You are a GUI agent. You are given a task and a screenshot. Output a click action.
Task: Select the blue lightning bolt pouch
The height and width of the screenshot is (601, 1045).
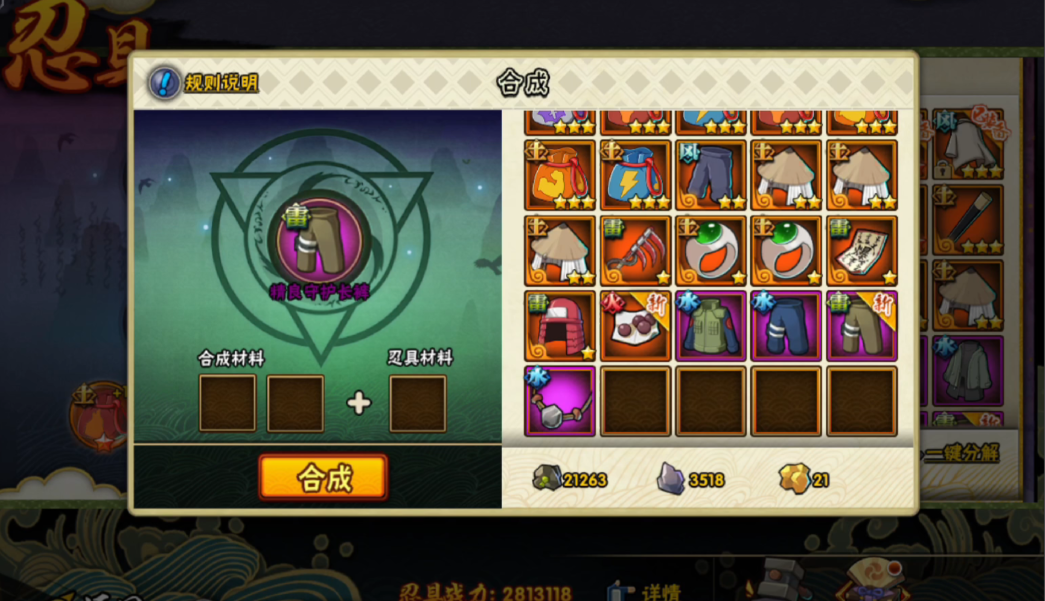(635, 175)
